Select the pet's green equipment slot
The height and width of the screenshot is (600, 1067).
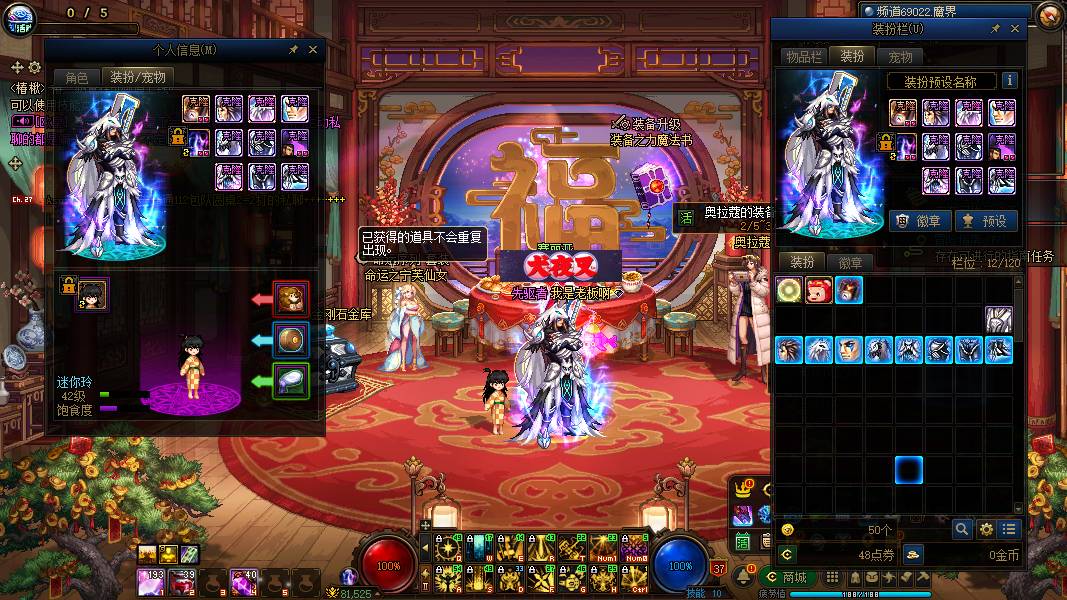(x=291, y=380)
